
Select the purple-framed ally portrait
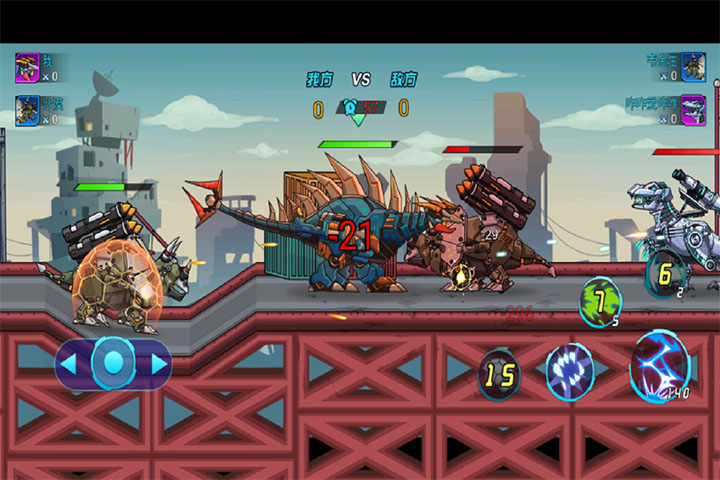[27, 67]
